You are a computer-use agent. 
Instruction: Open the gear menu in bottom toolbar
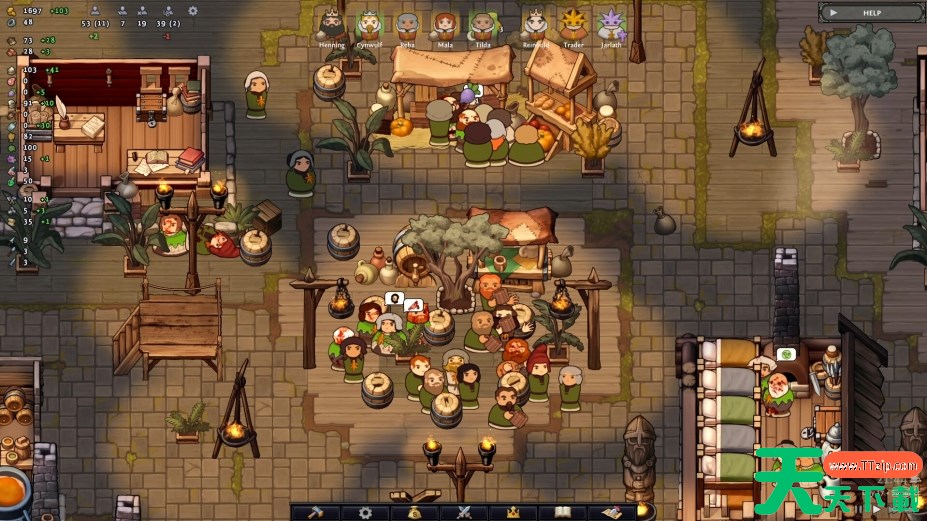click(x=365, y=512)
